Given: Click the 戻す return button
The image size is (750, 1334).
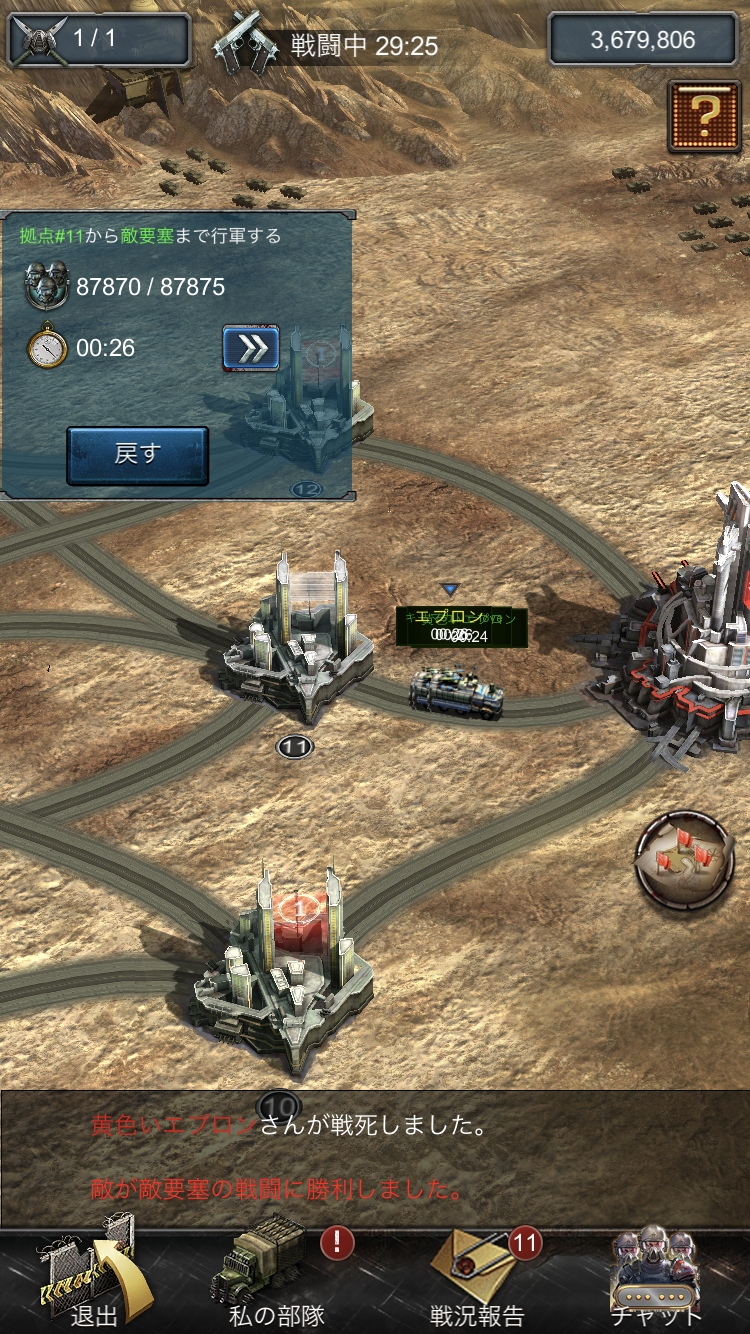Looking at the screenshot, I should coord(137,455).
